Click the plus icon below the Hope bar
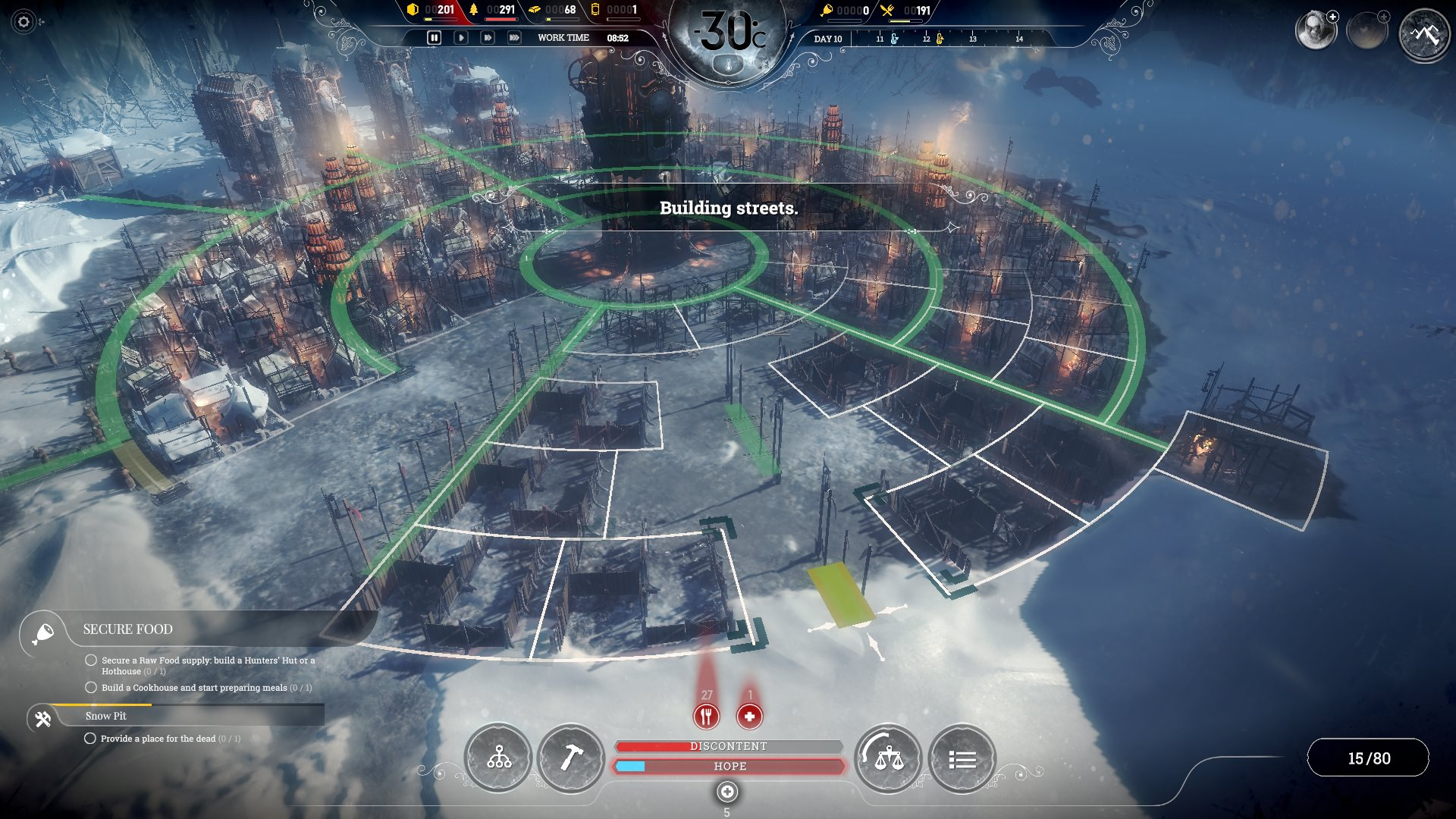 click(x=726, y=792)
